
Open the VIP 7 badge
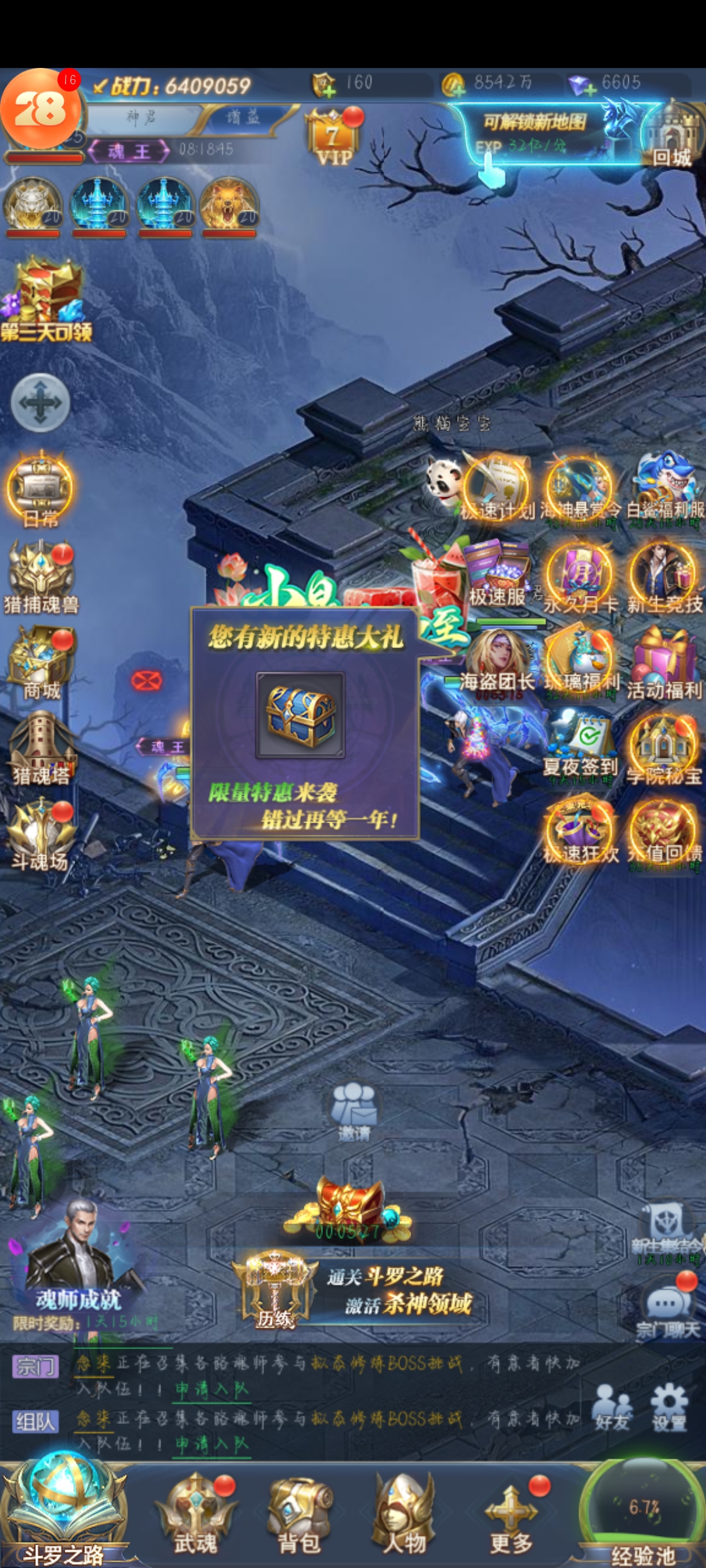(x=333, y=139)
